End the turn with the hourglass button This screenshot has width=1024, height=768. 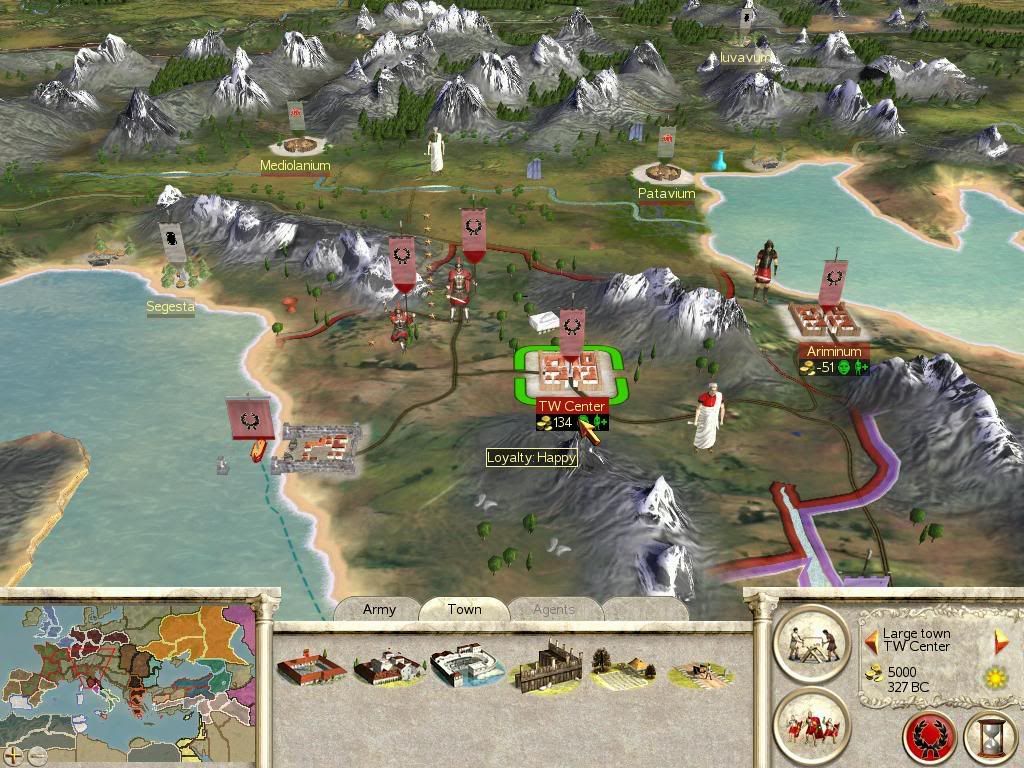pos(990,737)
